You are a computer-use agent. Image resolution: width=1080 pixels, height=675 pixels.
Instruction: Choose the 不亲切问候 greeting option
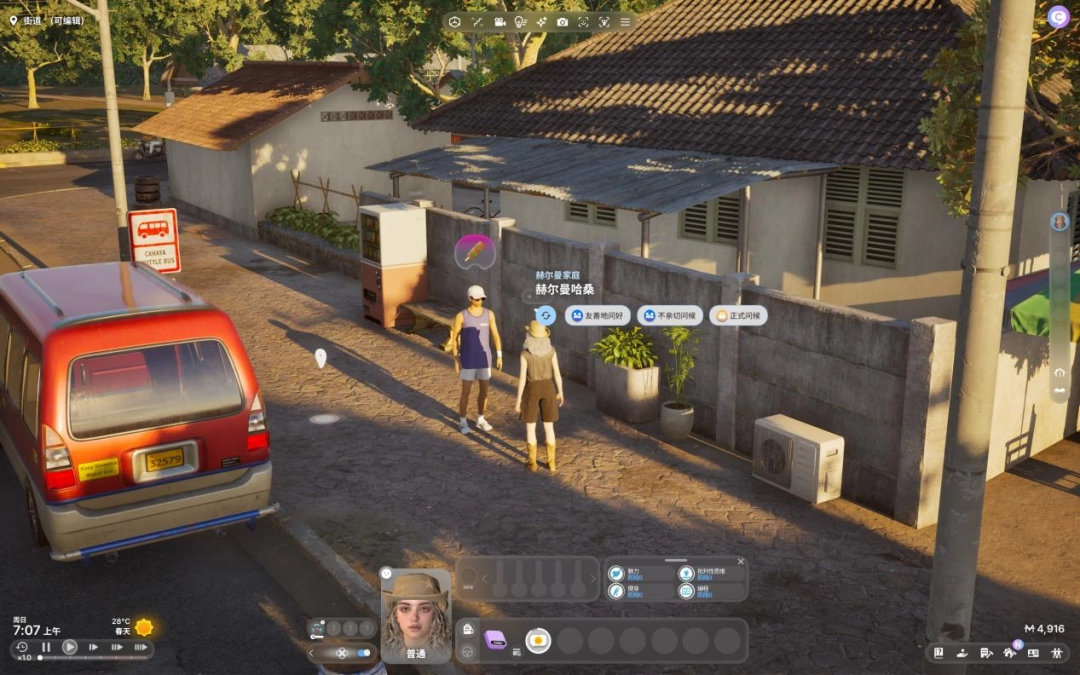pos(670,316)
